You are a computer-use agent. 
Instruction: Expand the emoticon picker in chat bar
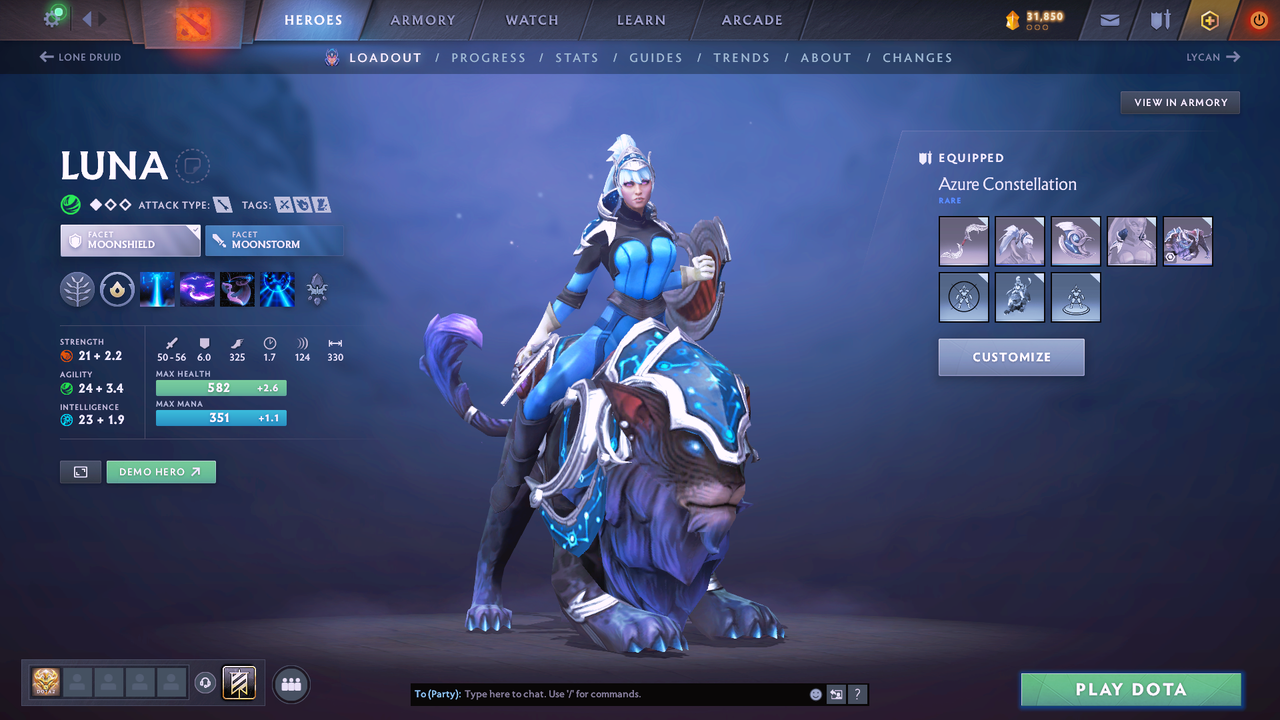pyautogui.click(x=814, y=694)
